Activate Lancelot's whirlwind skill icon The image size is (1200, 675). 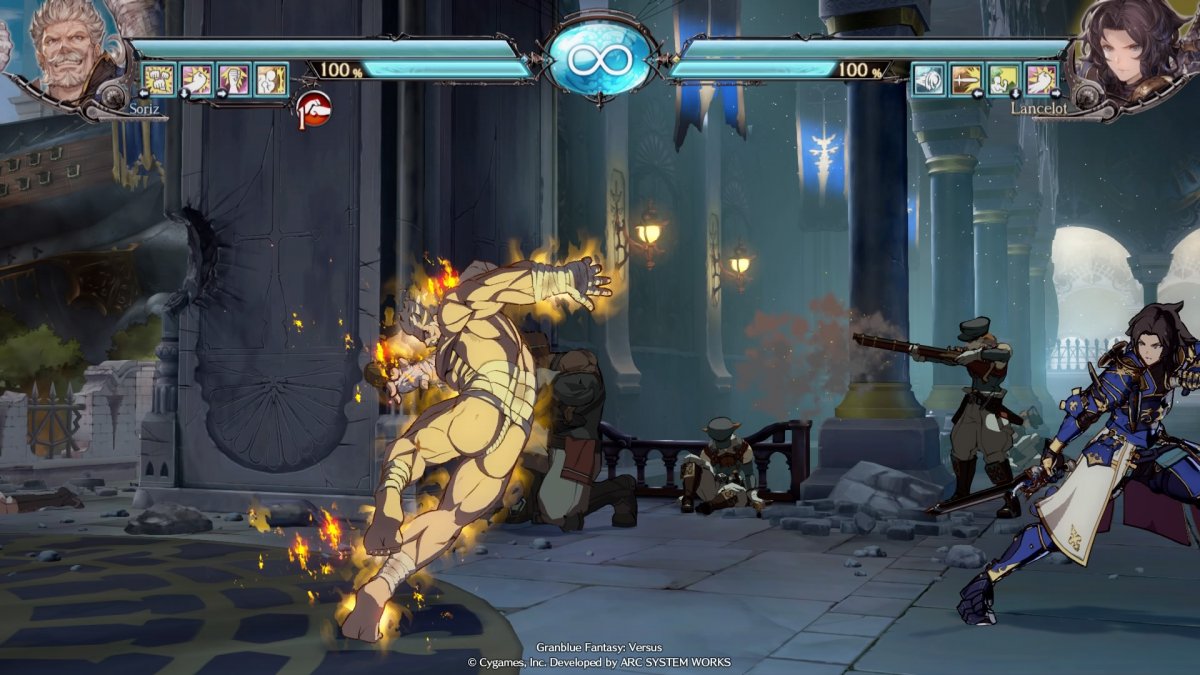928,79
